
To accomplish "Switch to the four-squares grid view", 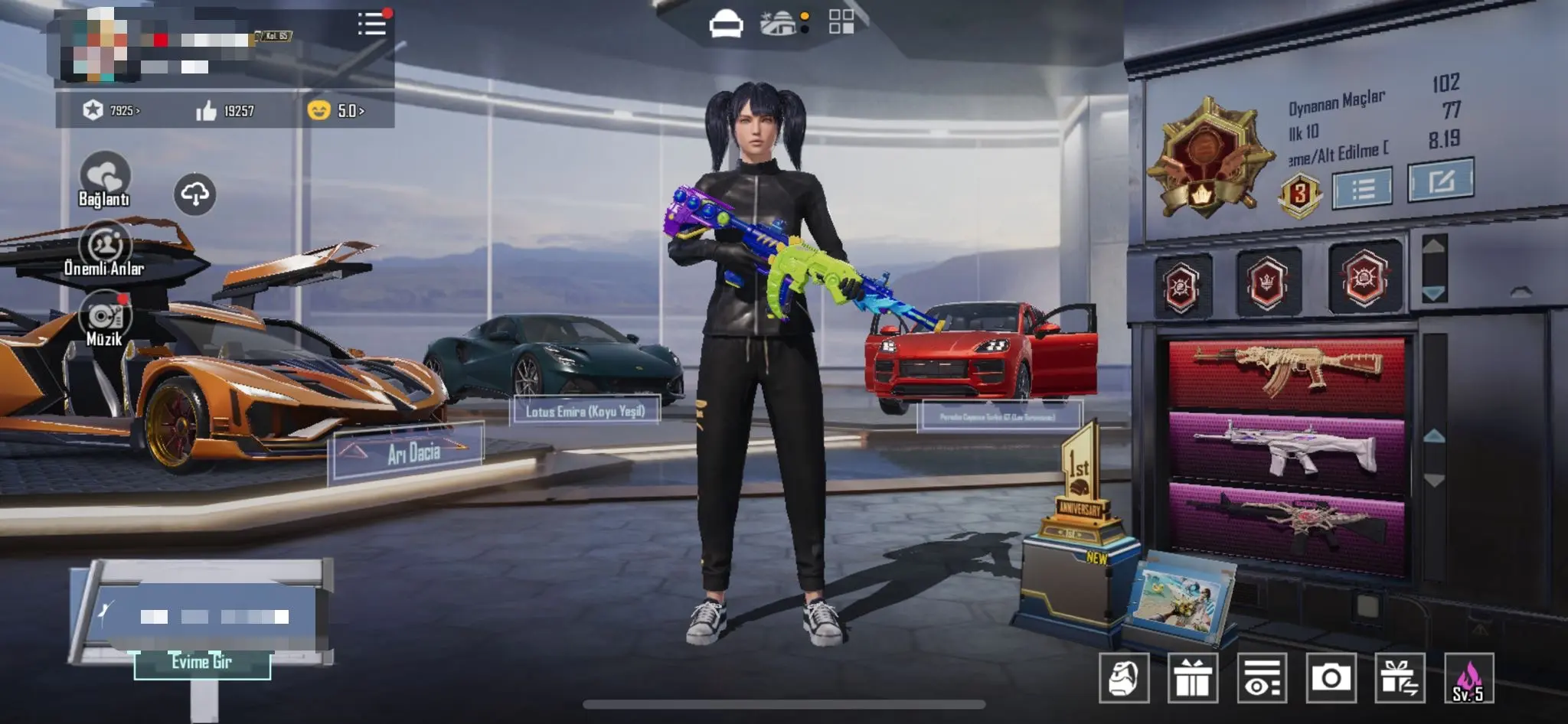I will (x=841, y=22).
